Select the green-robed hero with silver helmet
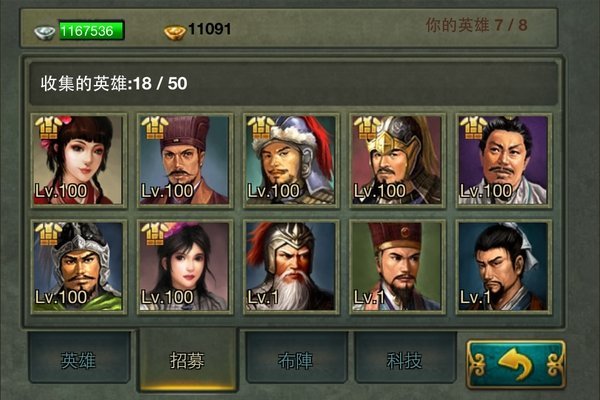The image size is (600, 400). click(x=78, y=267)
